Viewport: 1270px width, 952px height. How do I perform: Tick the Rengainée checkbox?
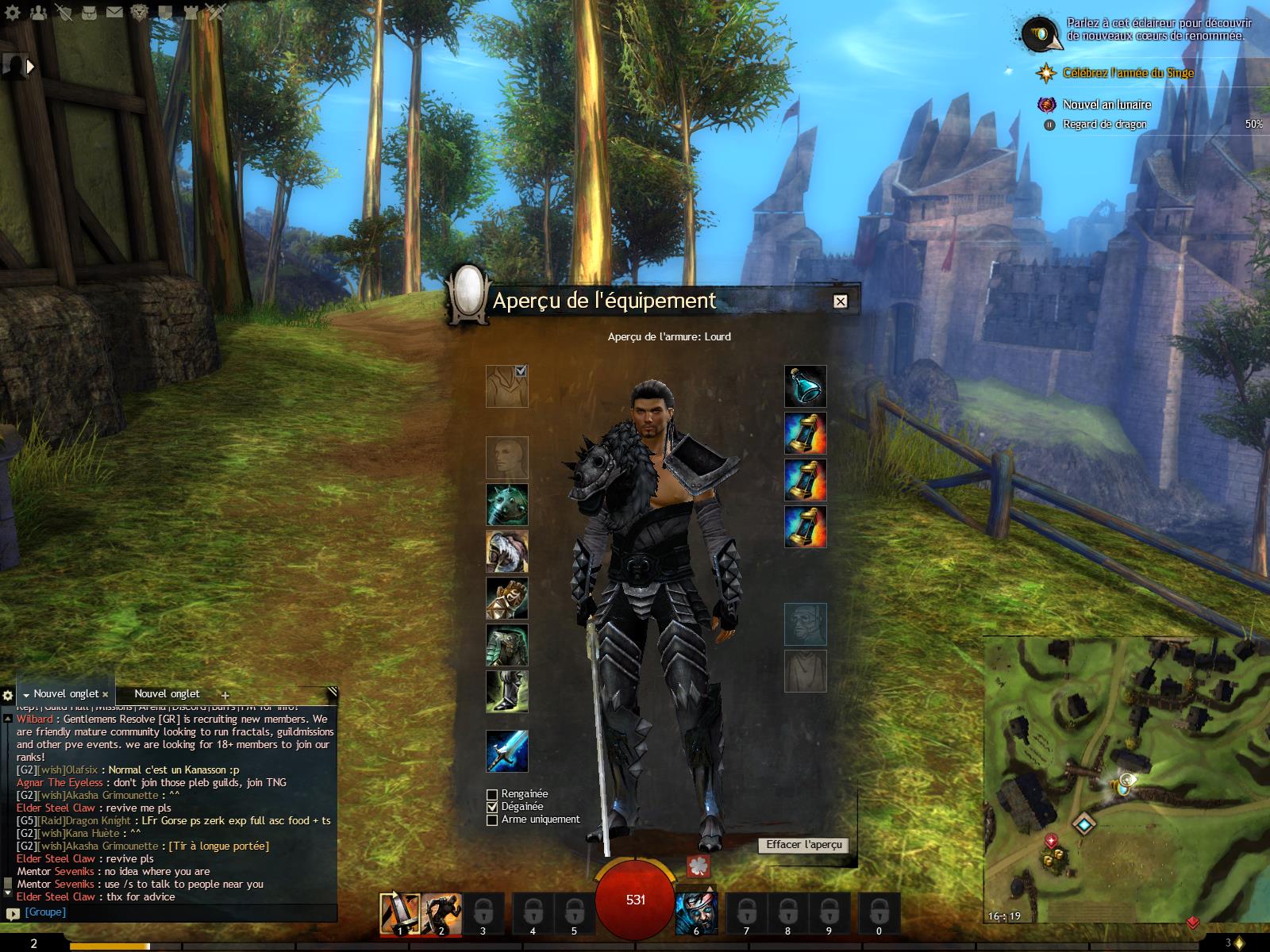click(x=492, y=794)
